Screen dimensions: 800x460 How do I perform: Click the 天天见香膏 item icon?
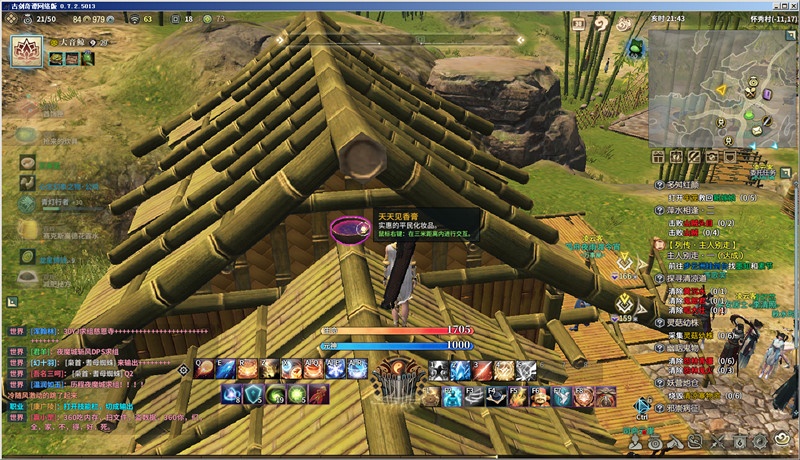(x=348, y=228)
